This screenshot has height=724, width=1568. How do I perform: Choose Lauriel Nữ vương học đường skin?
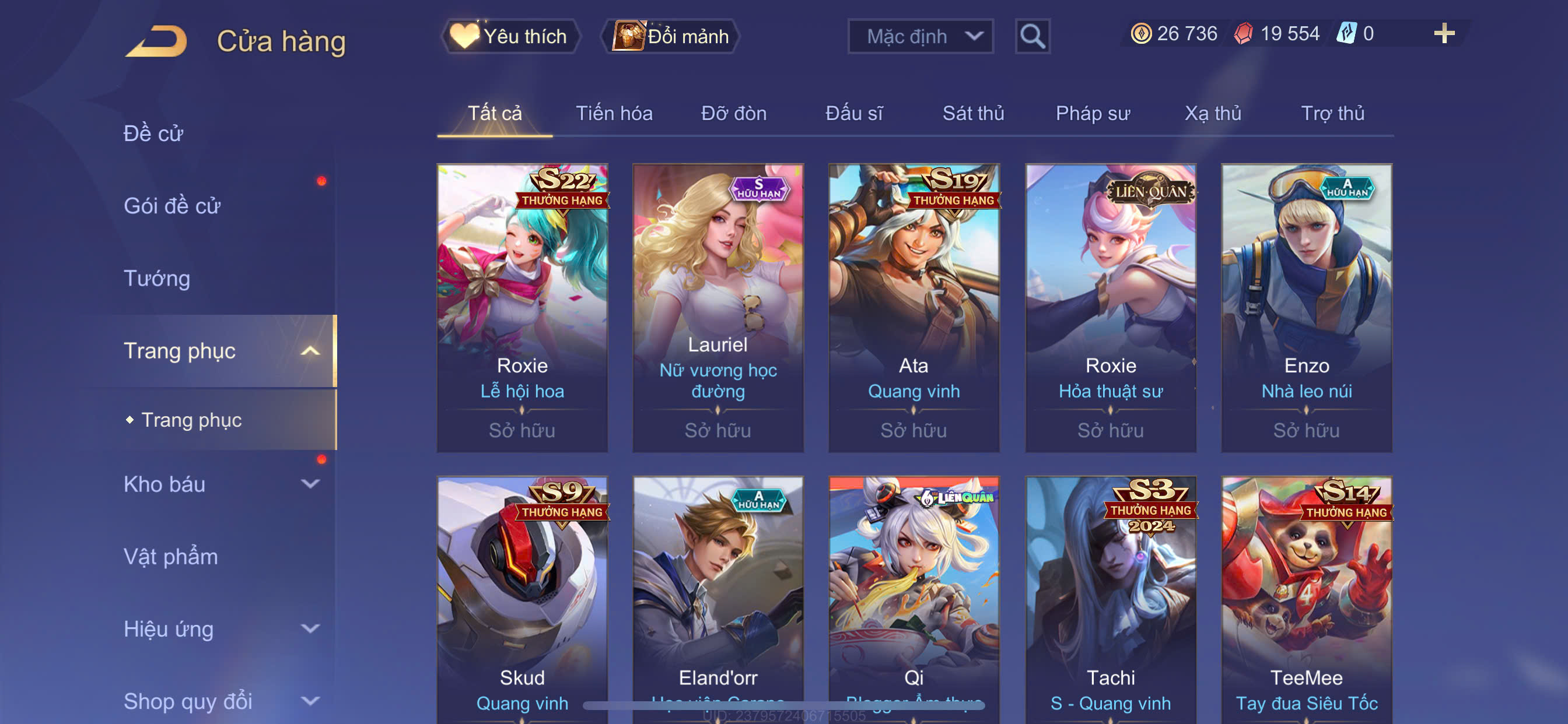718,307
